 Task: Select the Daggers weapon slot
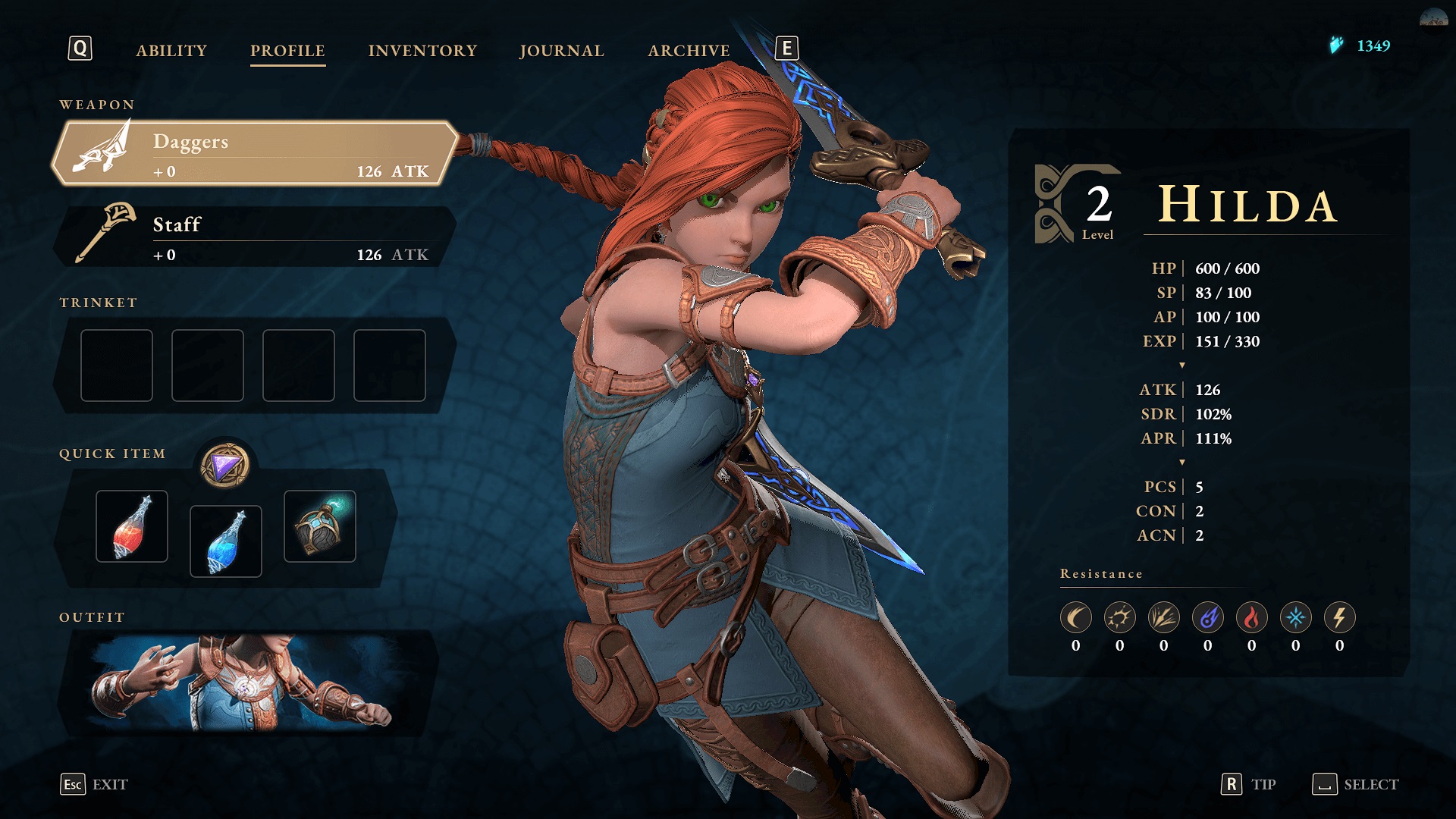click(x=254, y=153)
